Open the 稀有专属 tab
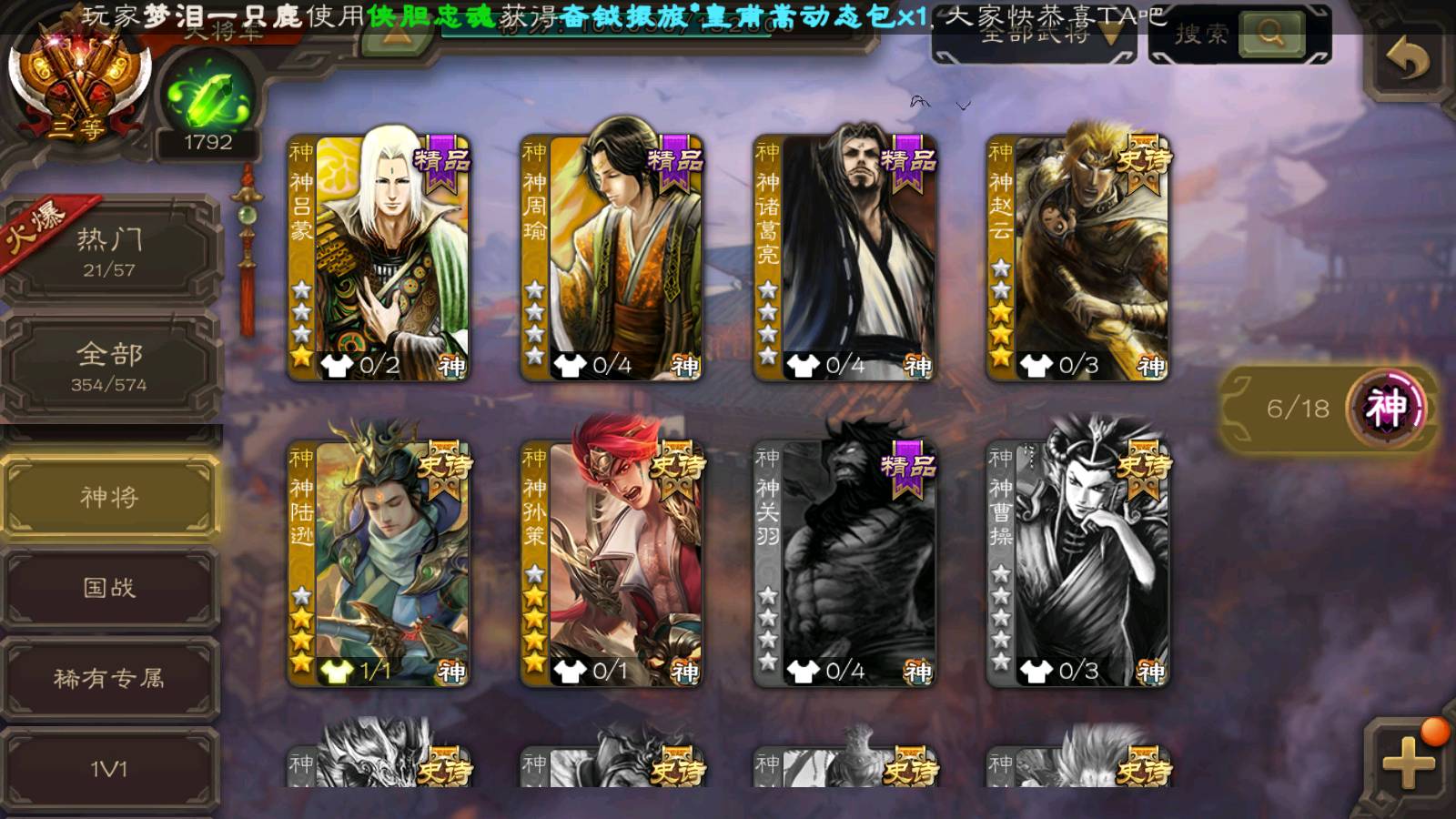Image resolution: width=1456 pixels, height=819 pixels. (109, 679)
